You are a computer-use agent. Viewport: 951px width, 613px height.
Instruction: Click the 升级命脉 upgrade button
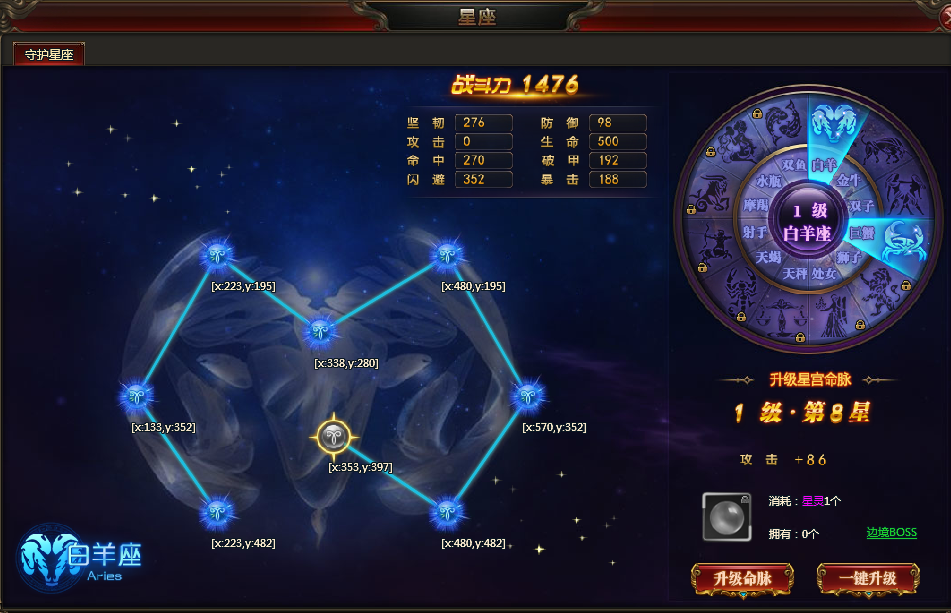tap(741, 578)
